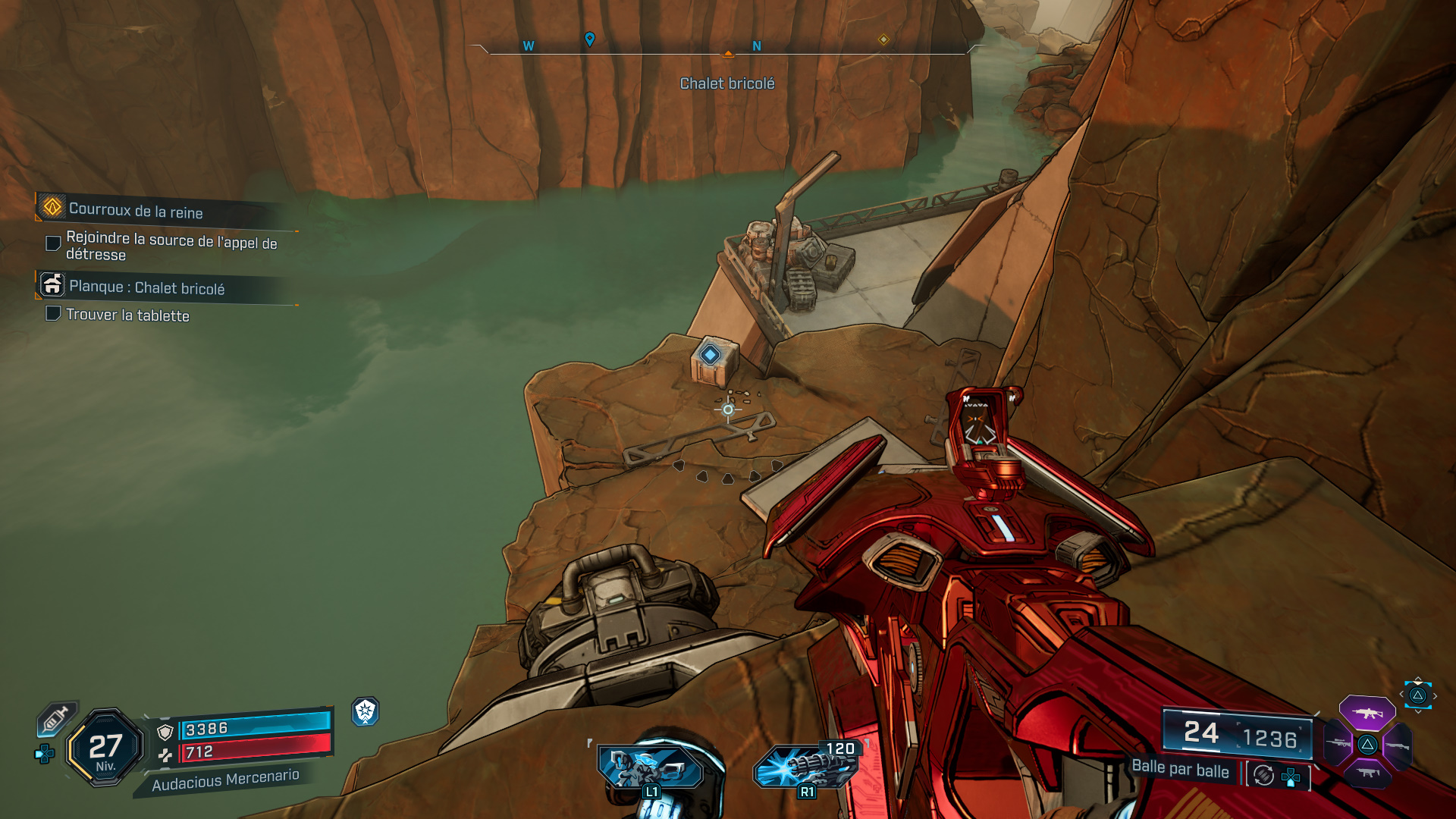Click the Balle par balle fire mode label

(x=1180, y=771)
